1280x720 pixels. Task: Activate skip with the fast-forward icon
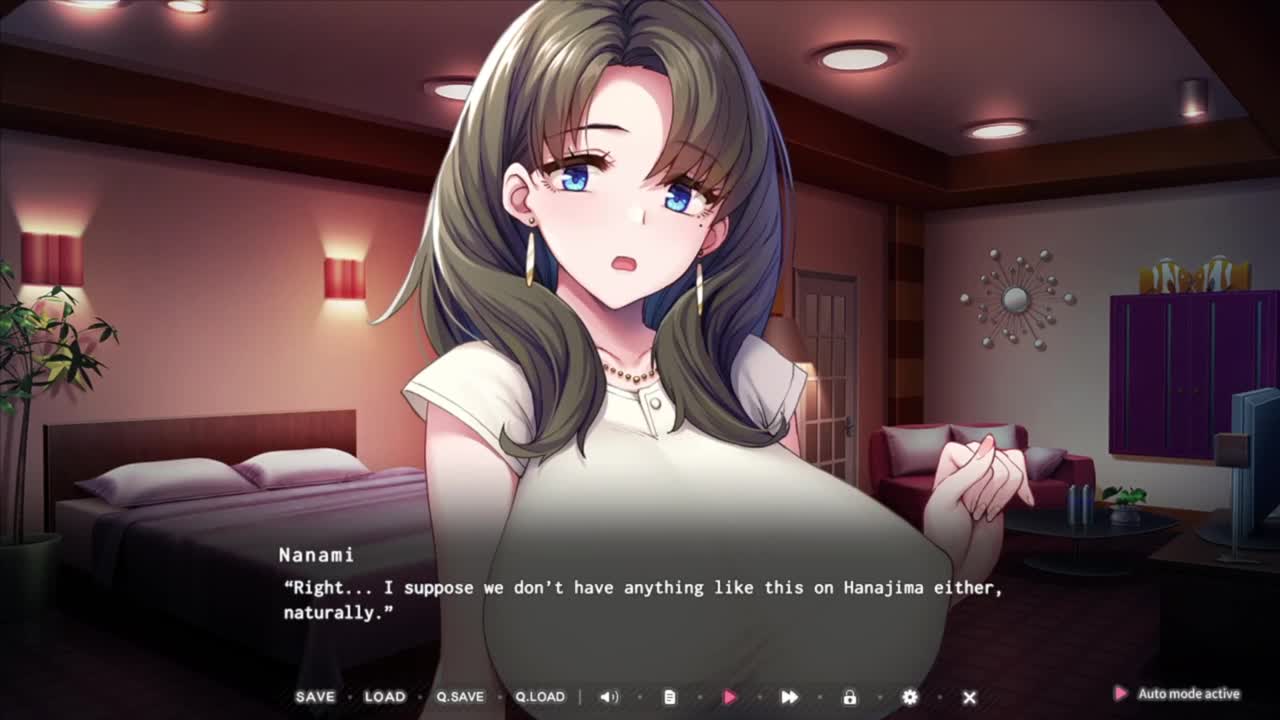(789, 697)
